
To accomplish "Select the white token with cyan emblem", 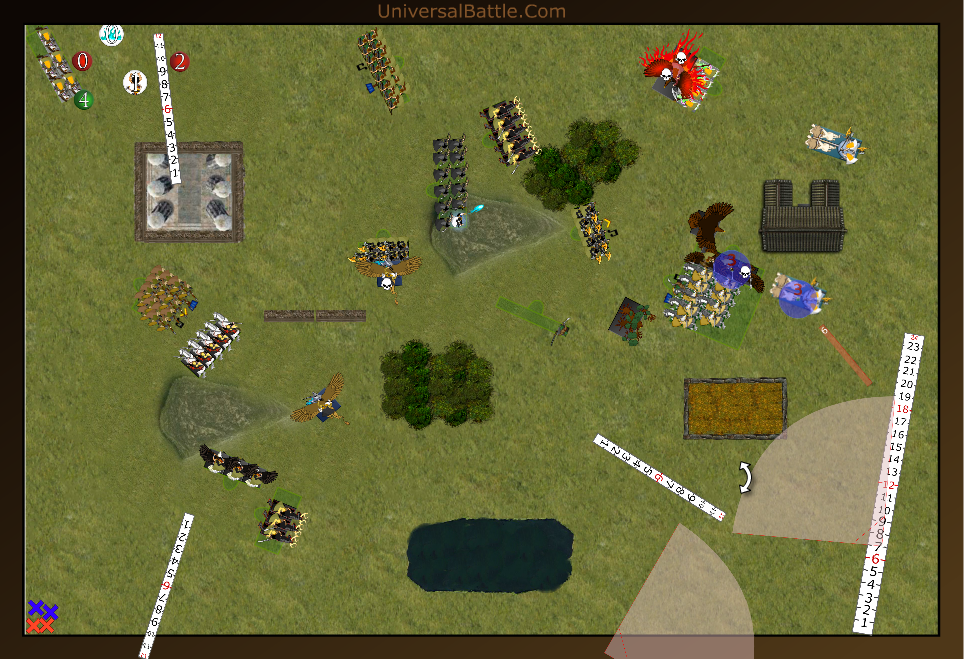I will coord(111,34).
